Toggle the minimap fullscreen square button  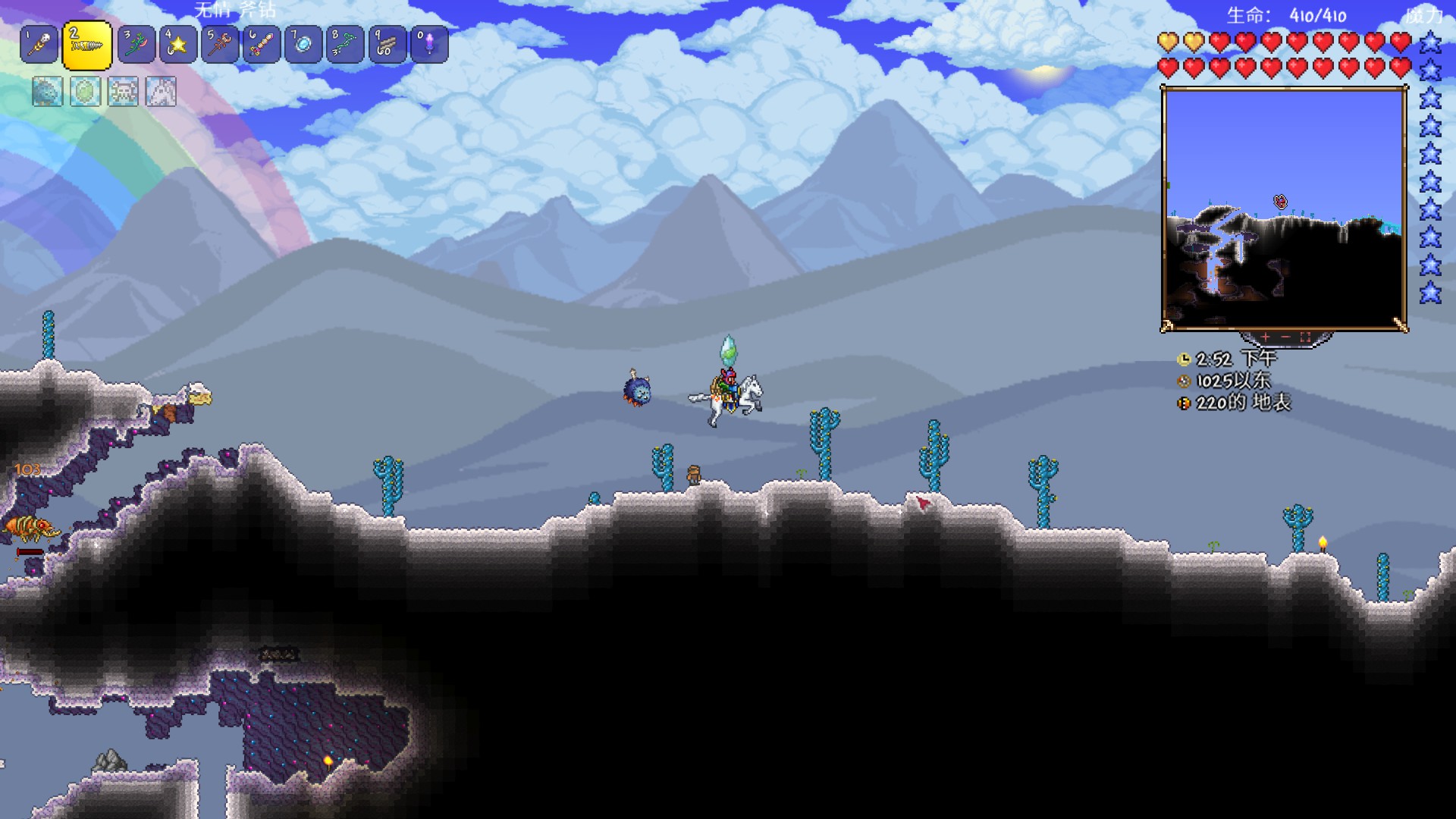click(1305, 337)
